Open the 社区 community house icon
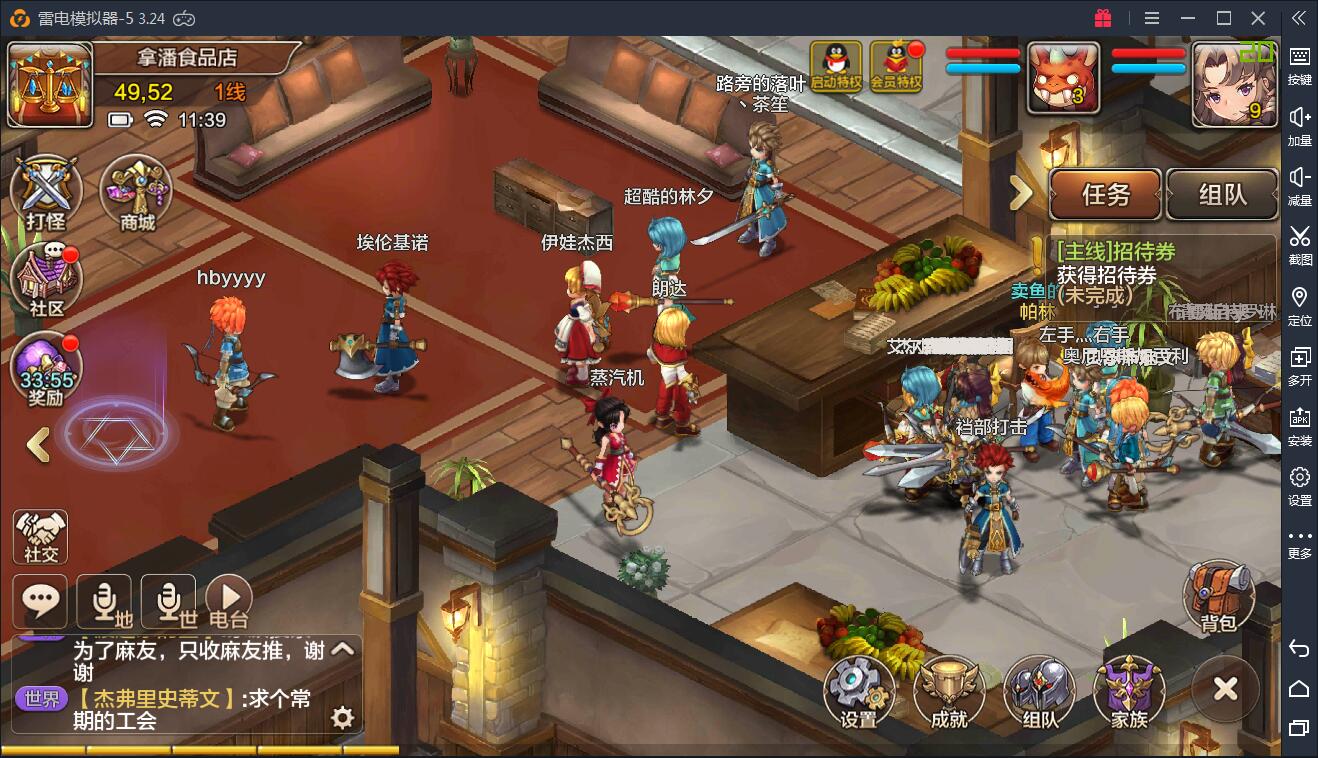Viewport: 1318px width, 758px height. 45,280
